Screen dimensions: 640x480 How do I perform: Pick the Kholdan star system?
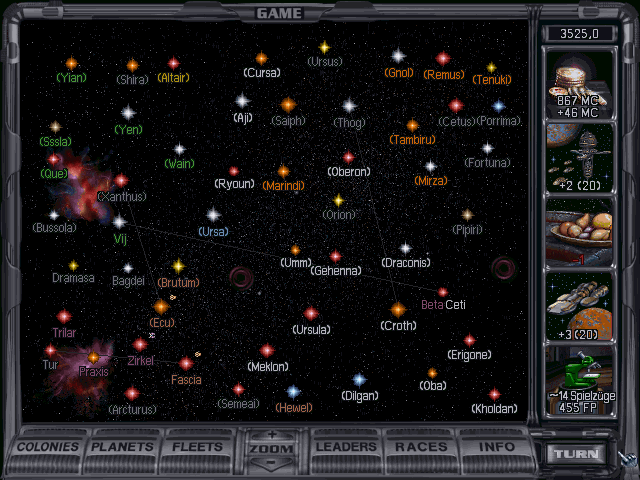494,394
